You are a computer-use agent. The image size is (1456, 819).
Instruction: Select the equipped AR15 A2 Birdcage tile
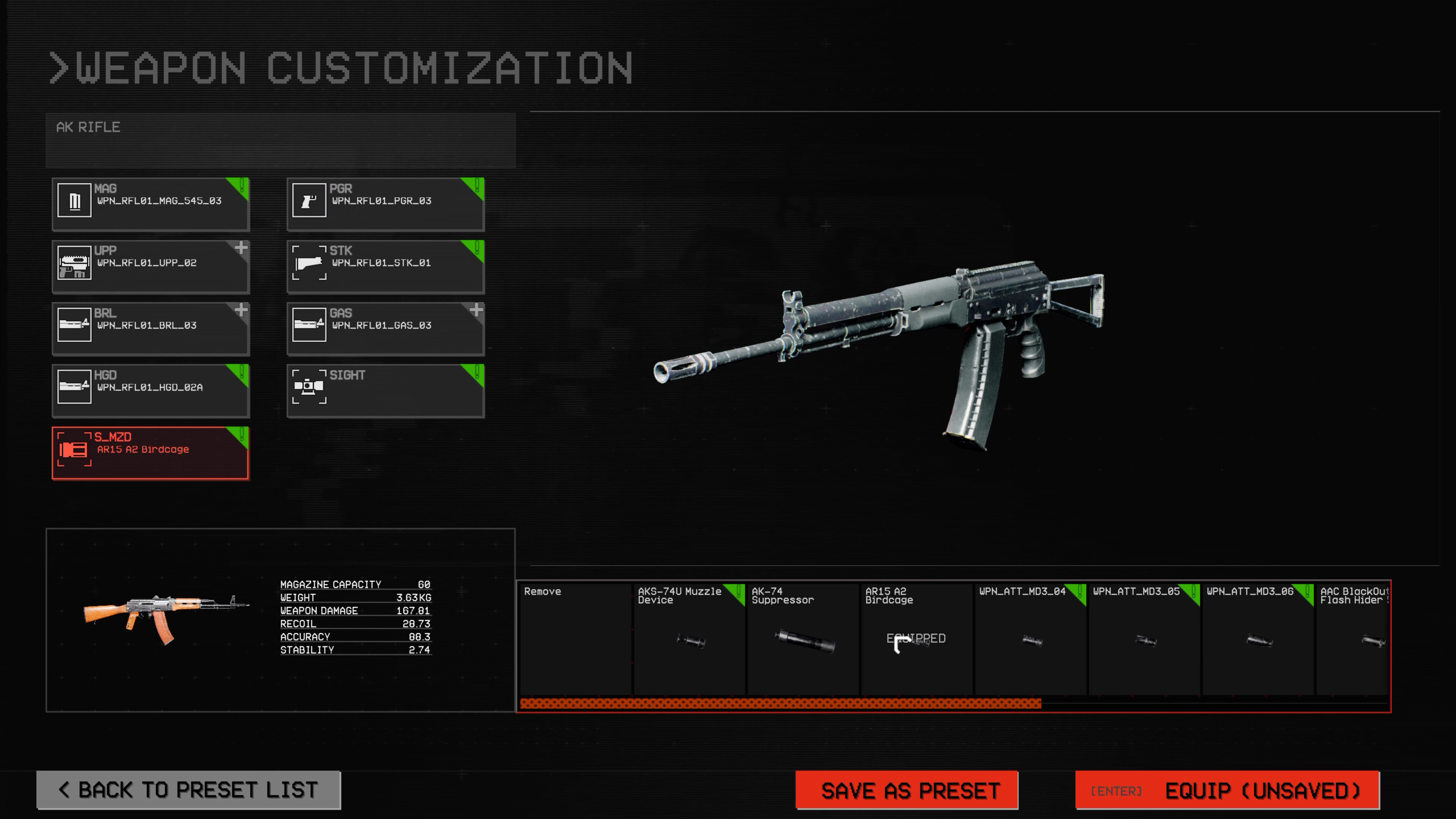click(x=916, y=639)
